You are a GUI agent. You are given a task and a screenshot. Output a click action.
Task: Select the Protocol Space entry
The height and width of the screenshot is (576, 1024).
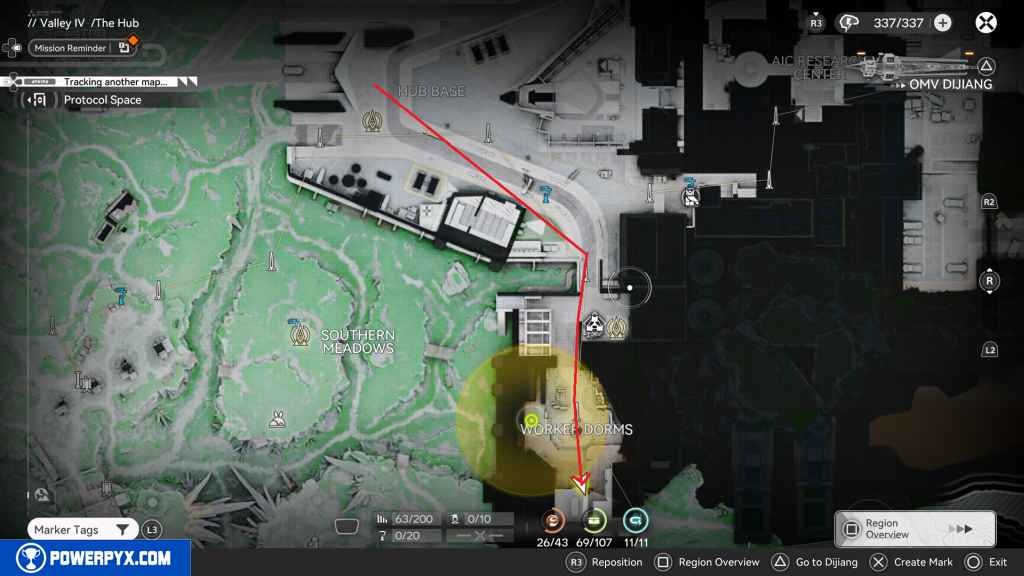[102, 100]
